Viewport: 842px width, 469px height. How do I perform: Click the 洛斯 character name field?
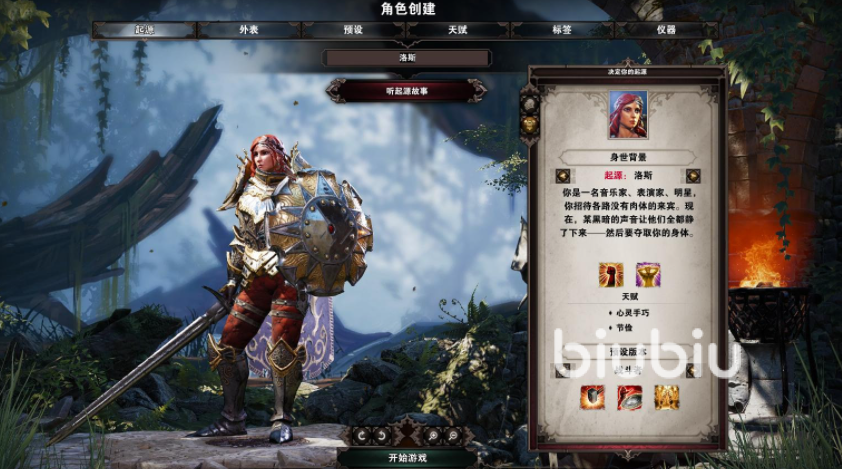[407, 58]
